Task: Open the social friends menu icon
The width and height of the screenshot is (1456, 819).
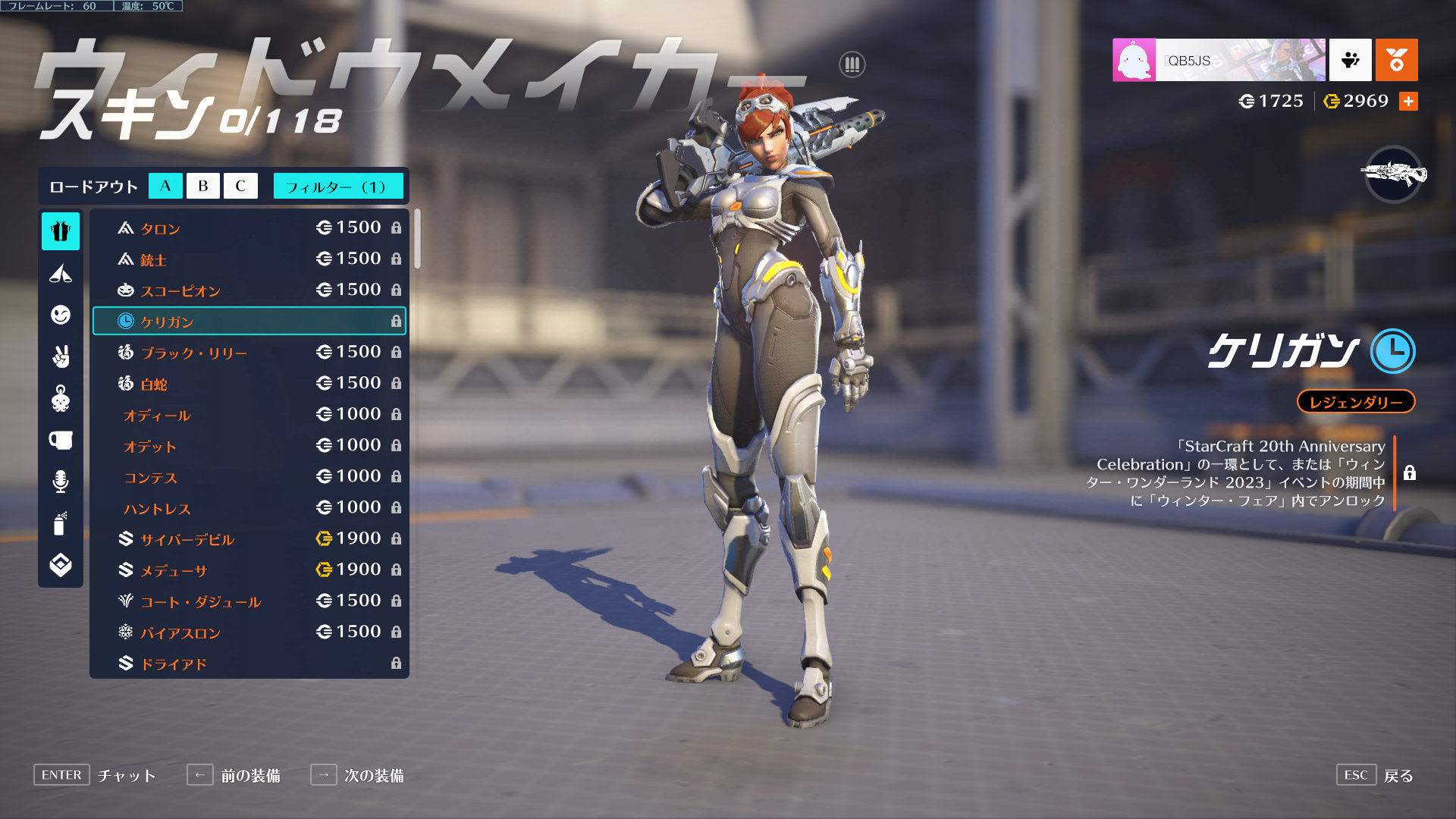Action: (x=1350, y=60)
